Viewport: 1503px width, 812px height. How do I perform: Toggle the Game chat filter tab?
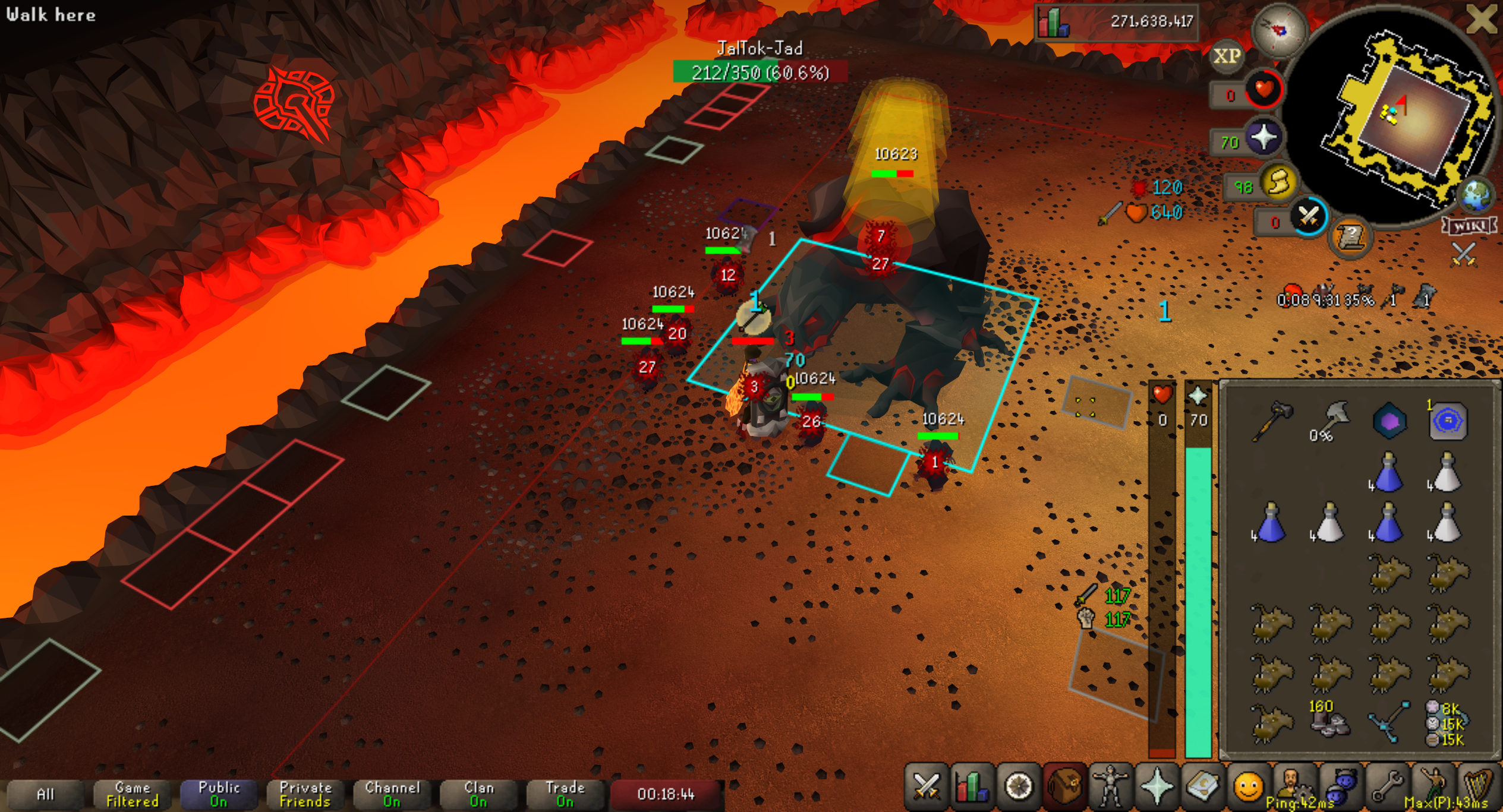(132, 794)
